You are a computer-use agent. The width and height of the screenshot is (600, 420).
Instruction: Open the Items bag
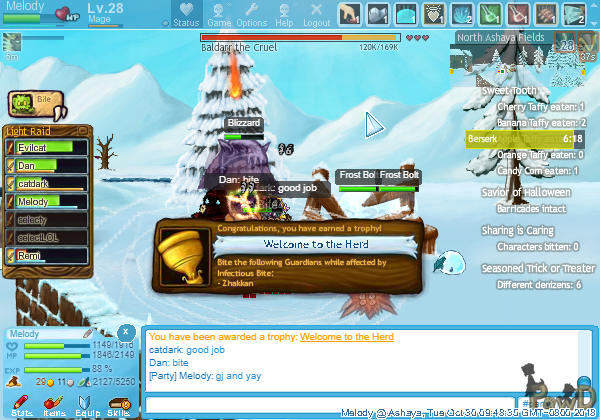[54, 406]
